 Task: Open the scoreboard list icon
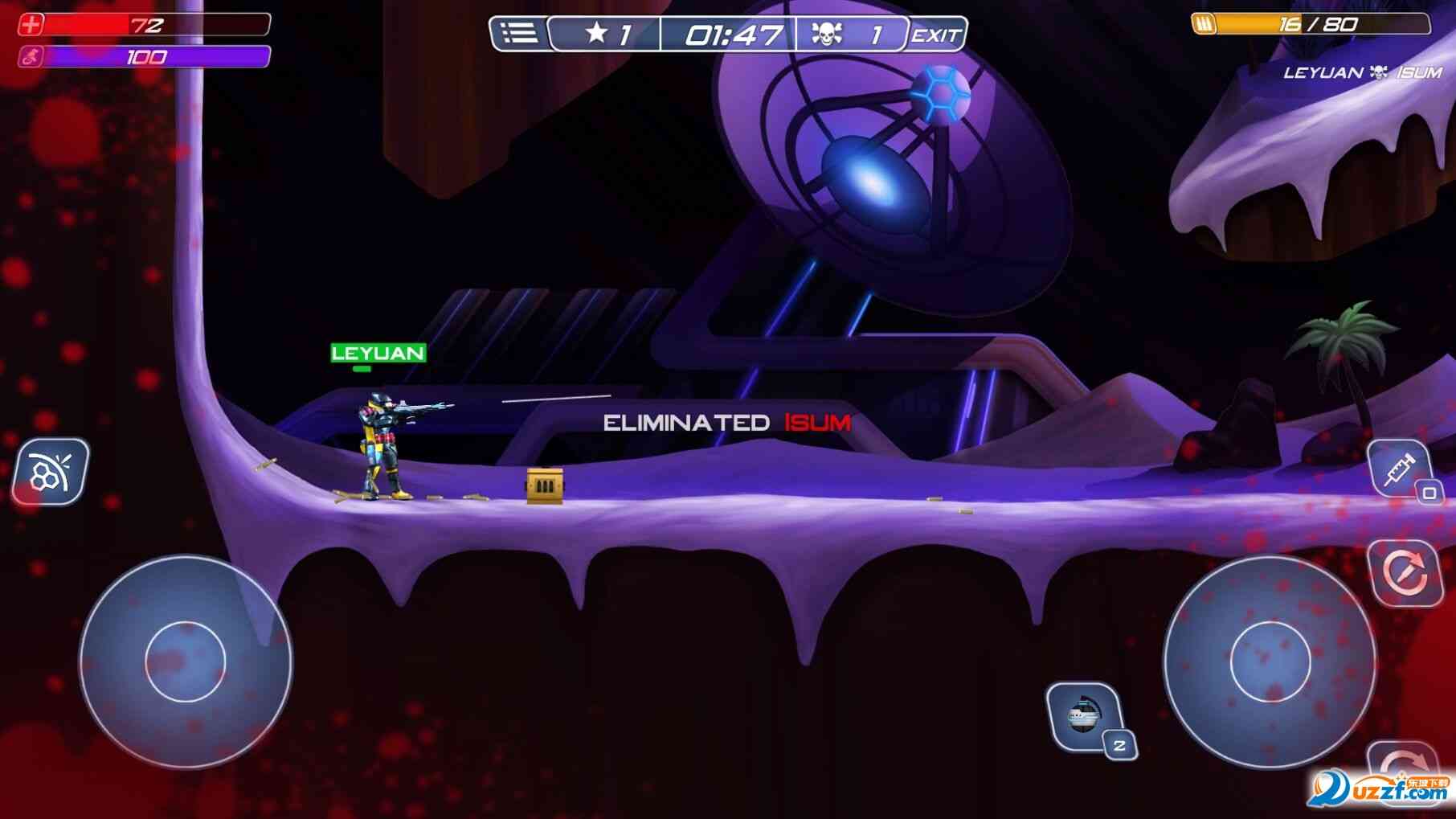coord(518,34)
